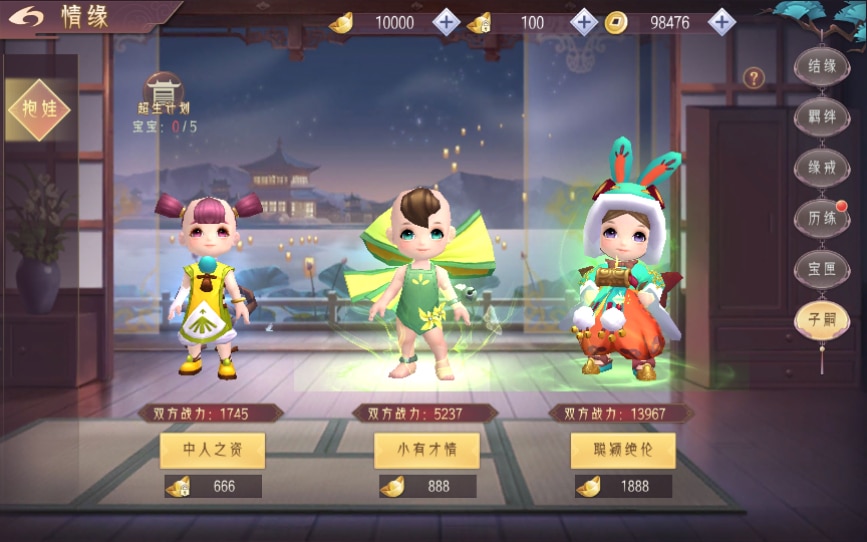Switch to the 羁绊 tab
This screenshot has height=542, width=867.
[x=821, y=117]
